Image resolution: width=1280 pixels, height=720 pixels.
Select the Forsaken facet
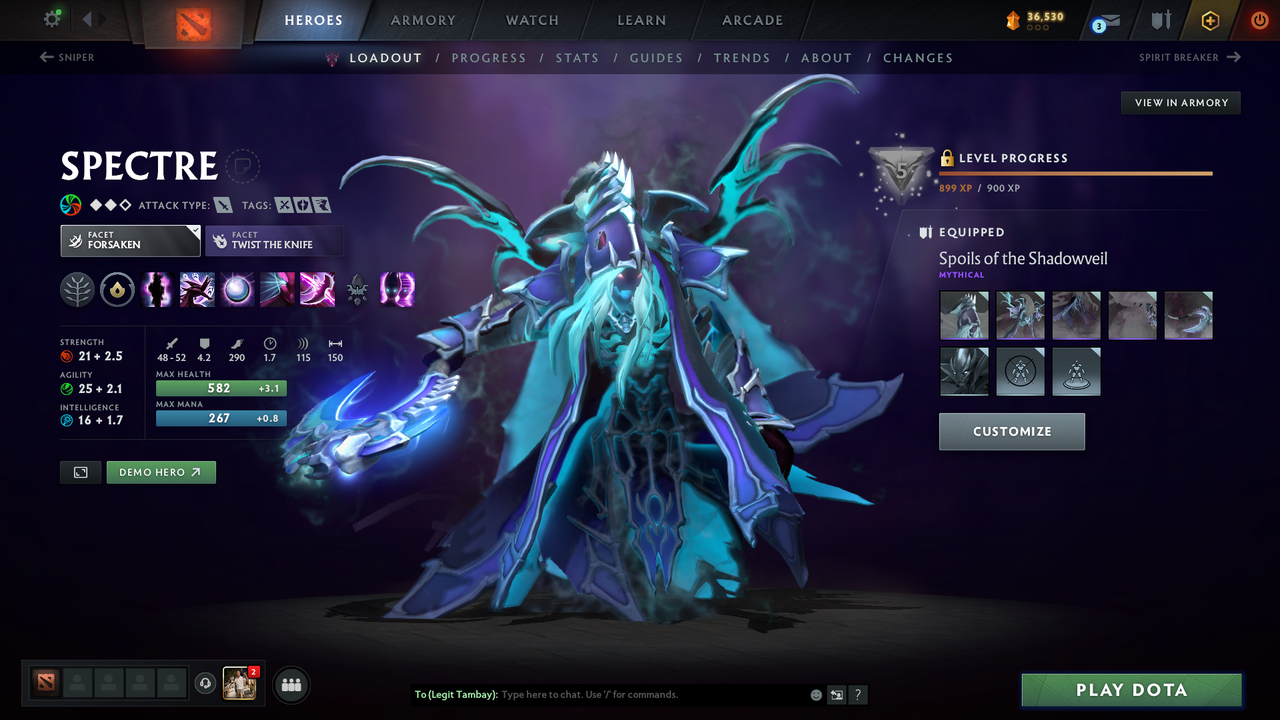[130, 240]
